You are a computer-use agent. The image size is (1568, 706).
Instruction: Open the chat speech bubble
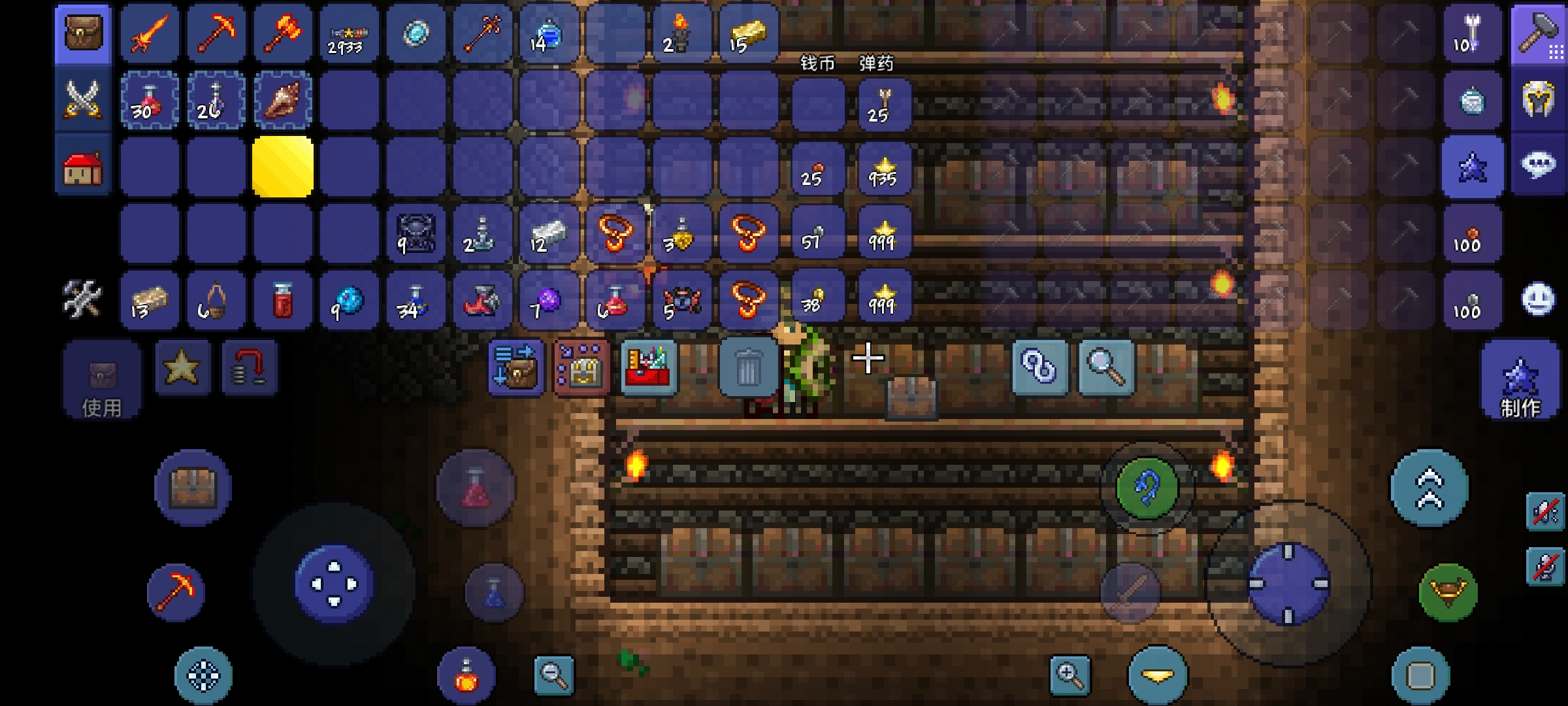pos(1538,165)
